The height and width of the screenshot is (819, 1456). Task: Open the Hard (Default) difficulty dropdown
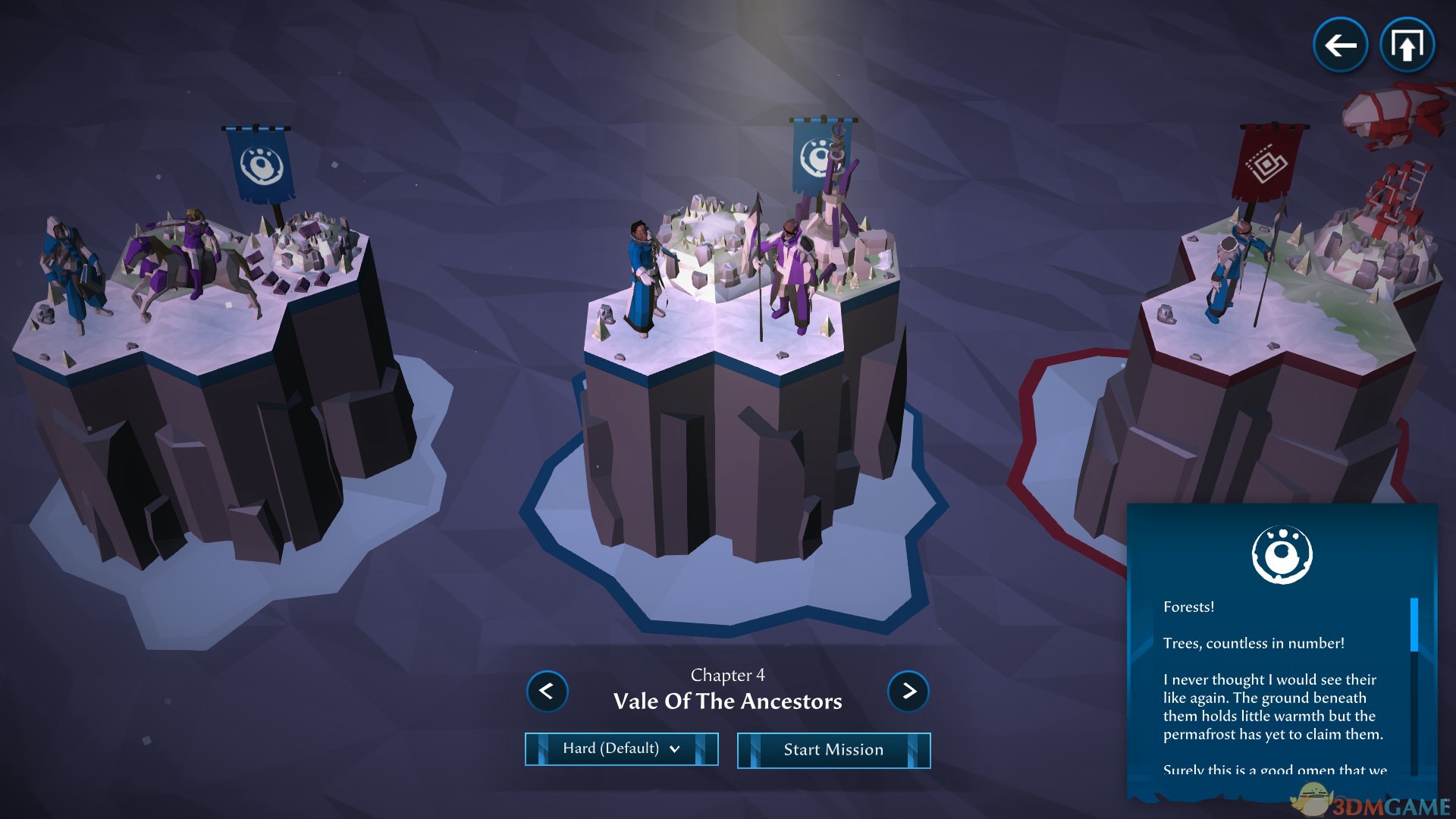(621, 749)
